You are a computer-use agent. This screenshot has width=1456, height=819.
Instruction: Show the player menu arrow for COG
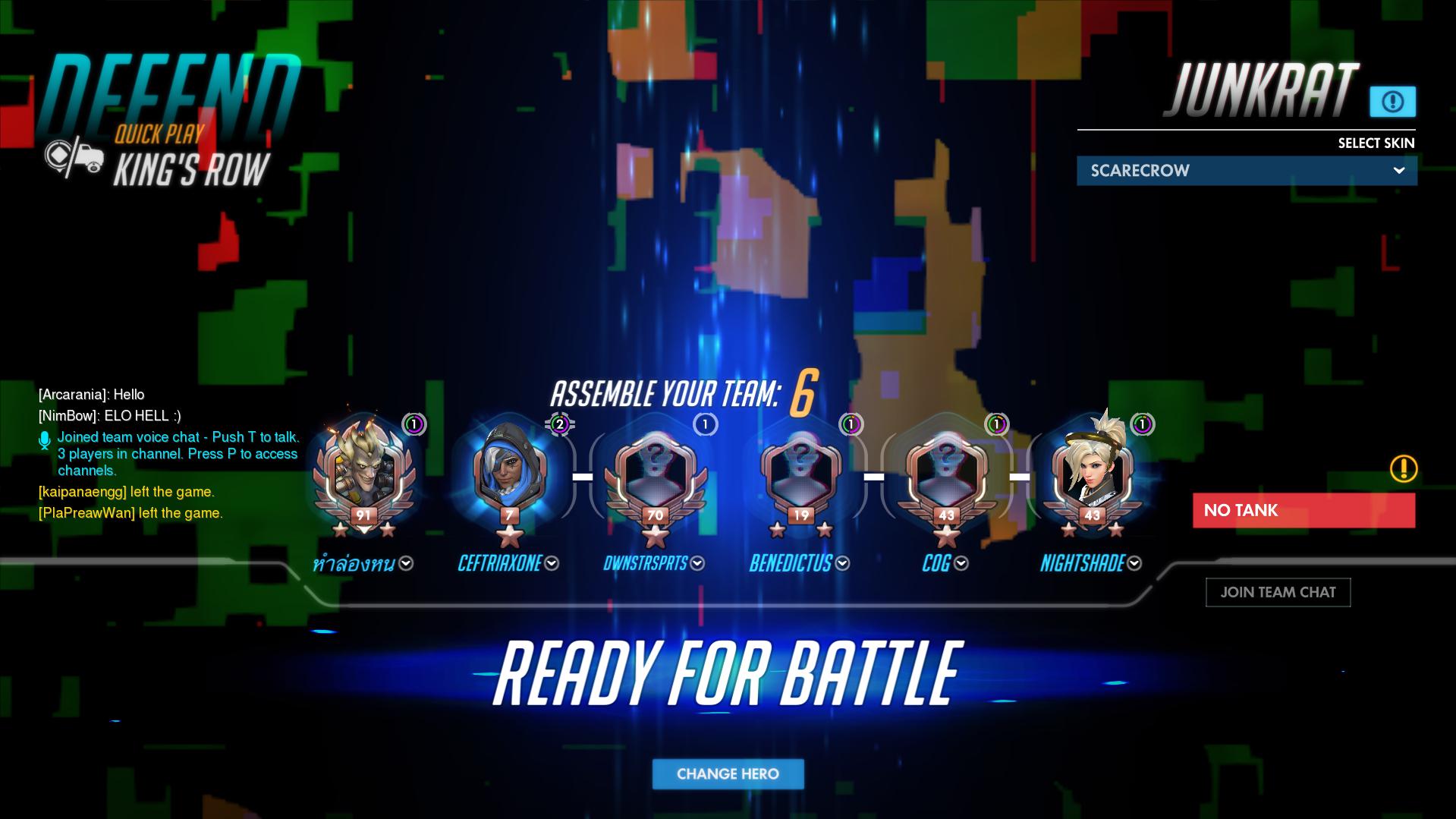point(961,563)
